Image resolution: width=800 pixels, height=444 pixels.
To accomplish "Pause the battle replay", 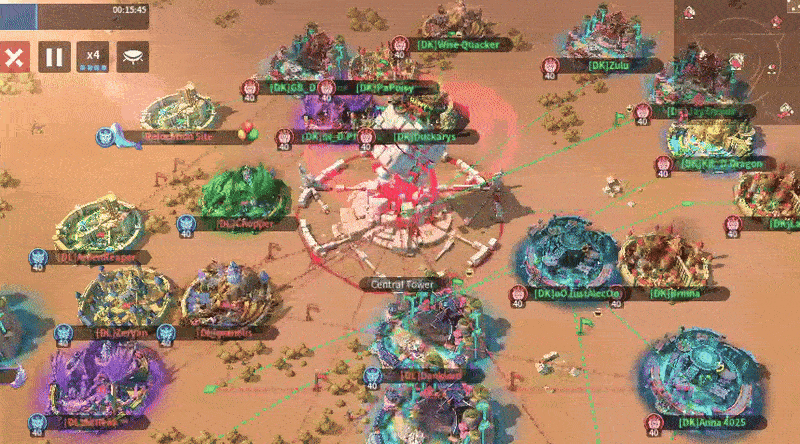I will point(54,56).
